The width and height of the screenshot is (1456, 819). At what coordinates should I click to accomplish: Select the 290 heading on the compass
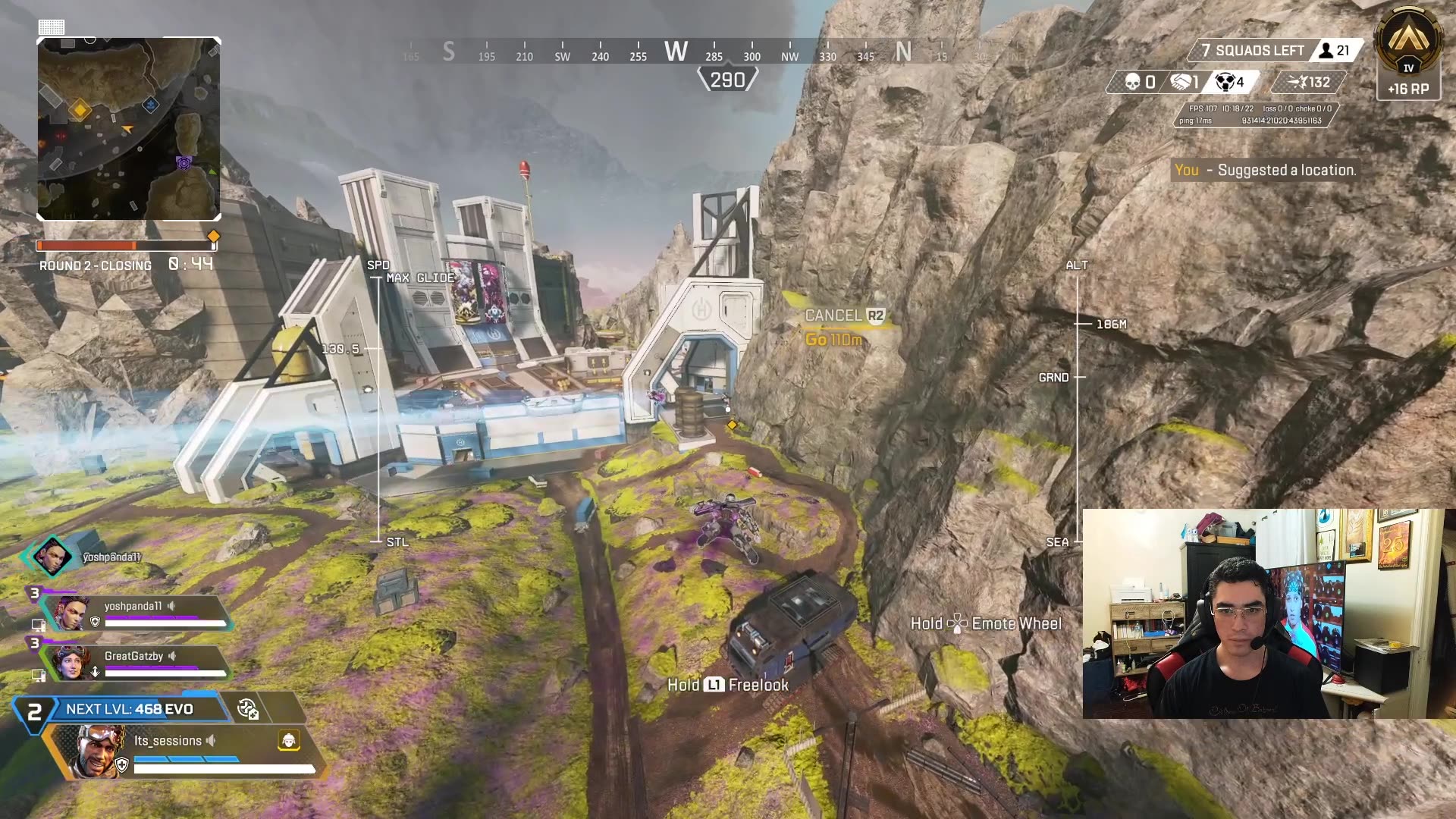(x=728, y=78)
